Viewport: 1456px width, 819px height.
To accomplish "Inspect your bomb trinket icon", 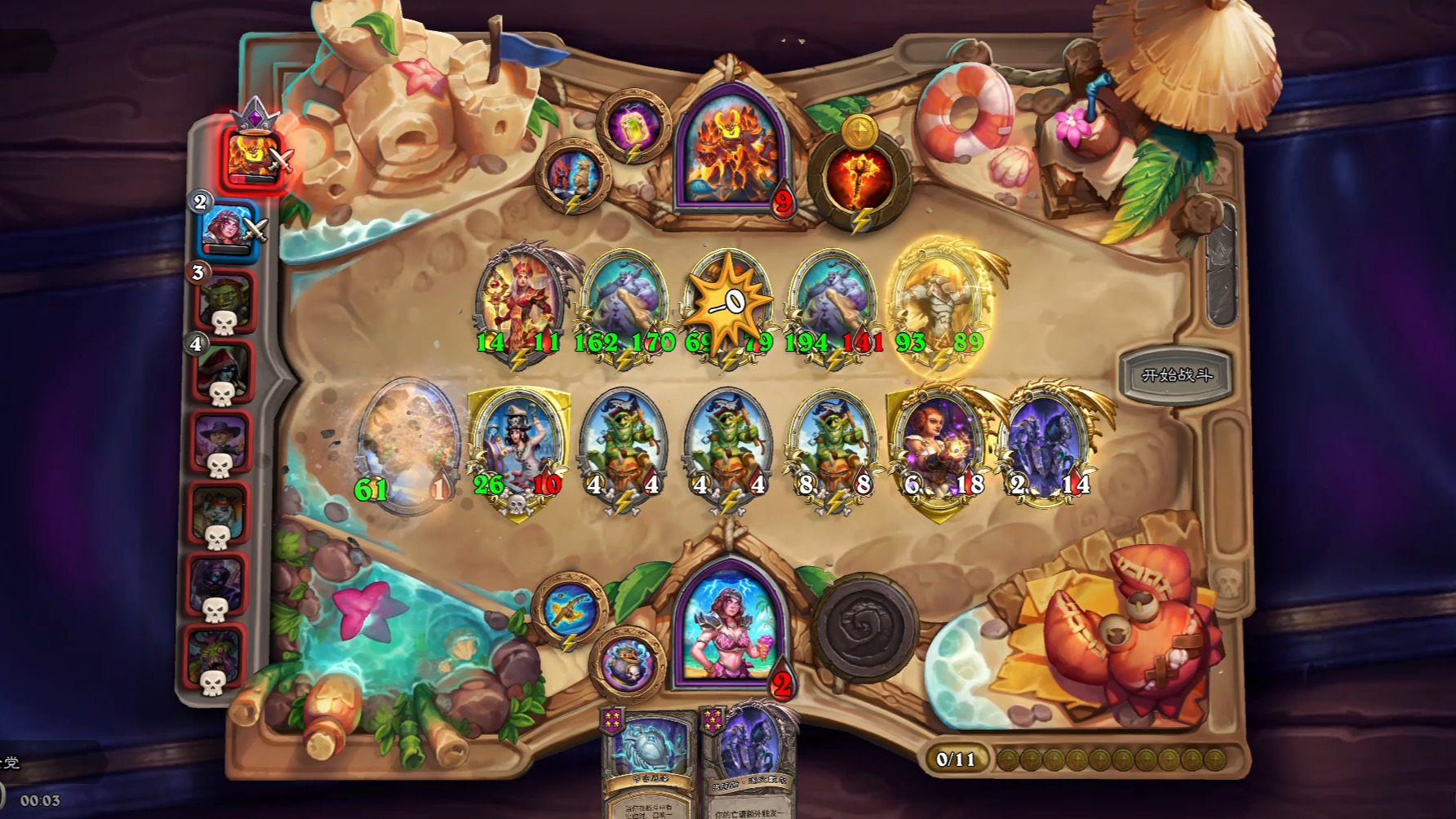I will click(x=627, y=662).
